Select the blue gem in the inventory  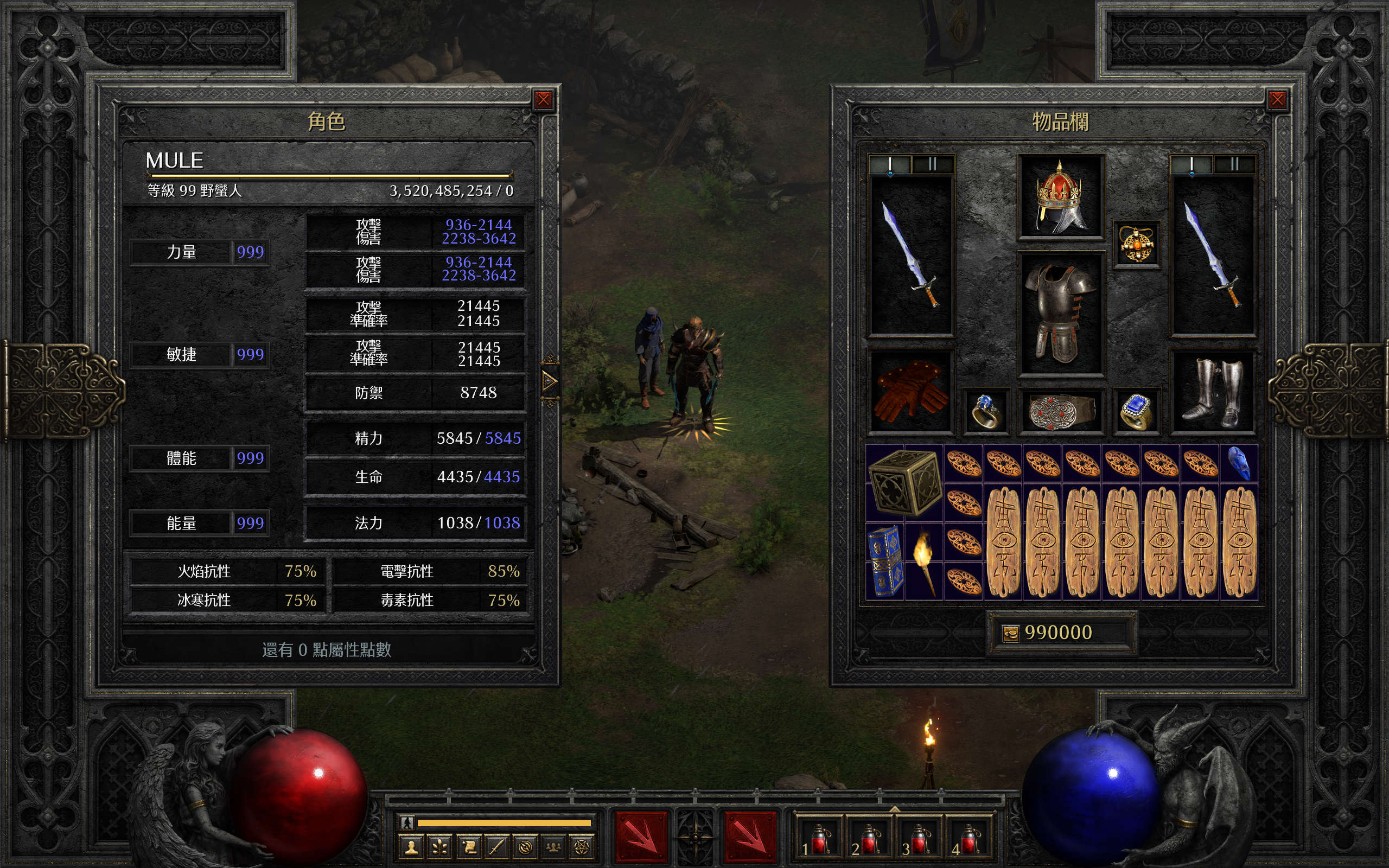pos(1239,463)
